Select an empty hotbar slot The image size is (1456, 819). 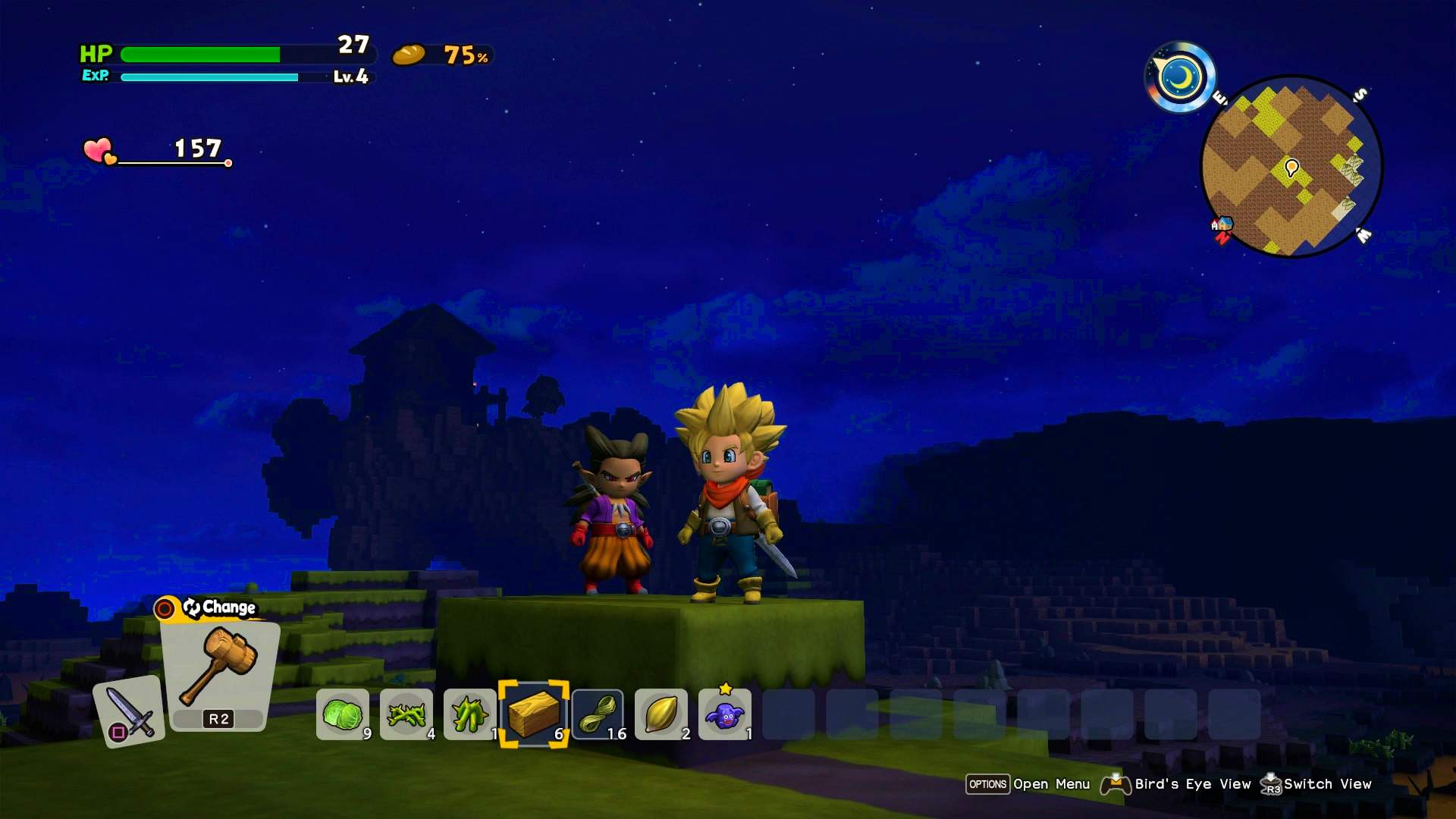tap(789, 714)
